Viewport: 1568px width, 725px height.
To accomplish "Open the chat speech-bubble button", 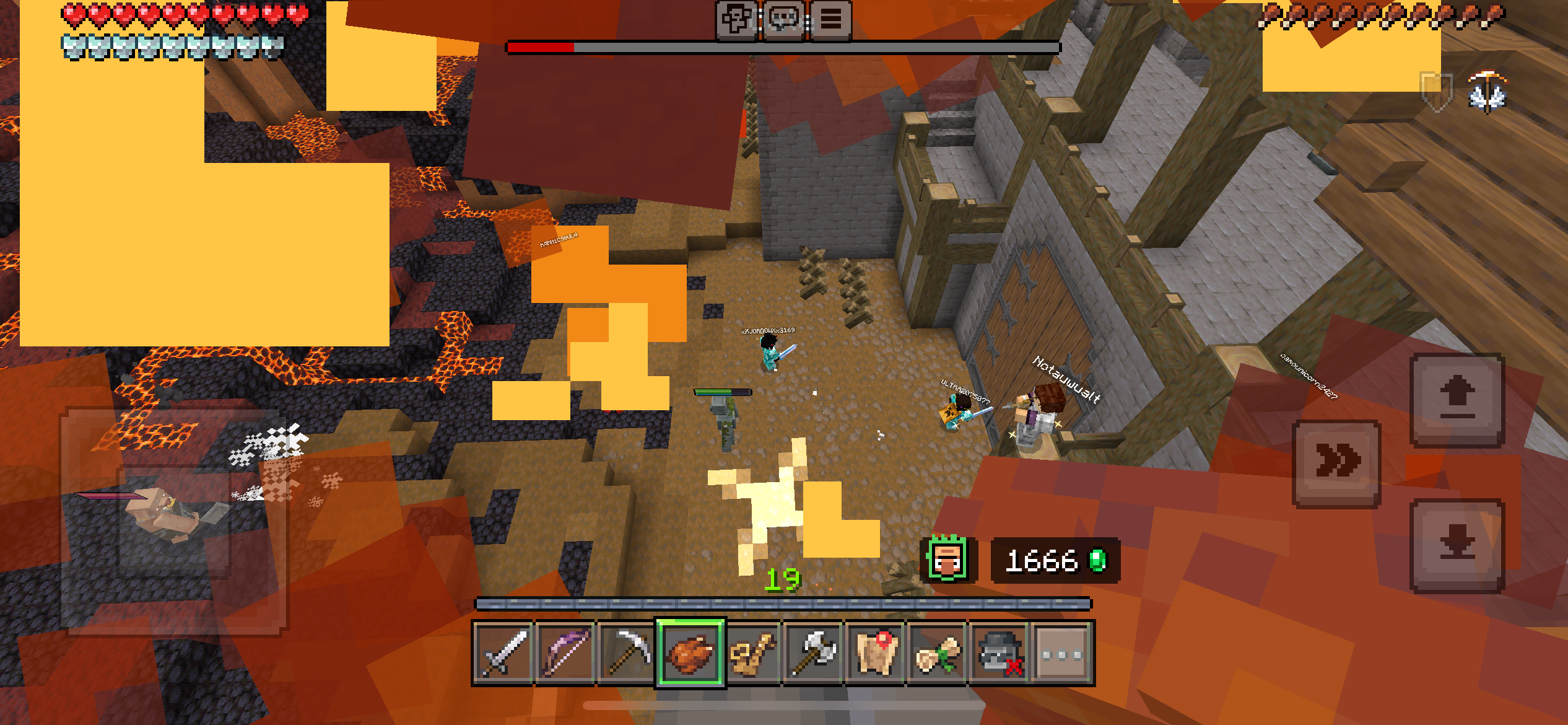I will click(x=784, y=20).
